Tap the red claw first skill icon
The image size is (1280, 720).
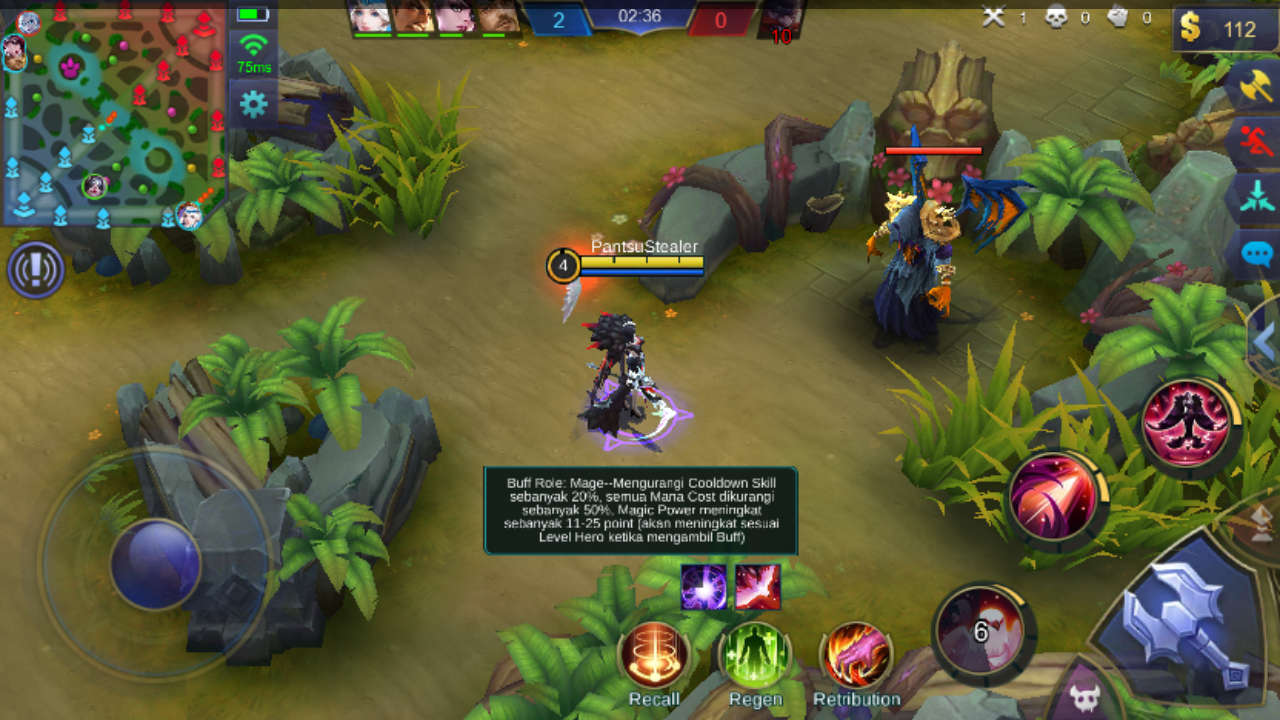(x=1185, y=422)
